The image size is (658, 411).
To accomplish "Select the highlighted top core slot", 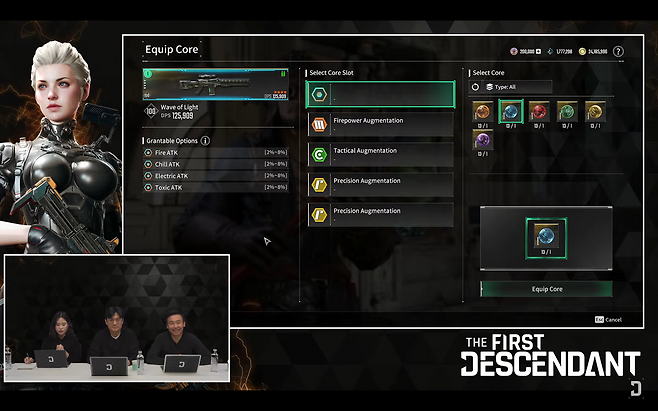I will (380, 93).
